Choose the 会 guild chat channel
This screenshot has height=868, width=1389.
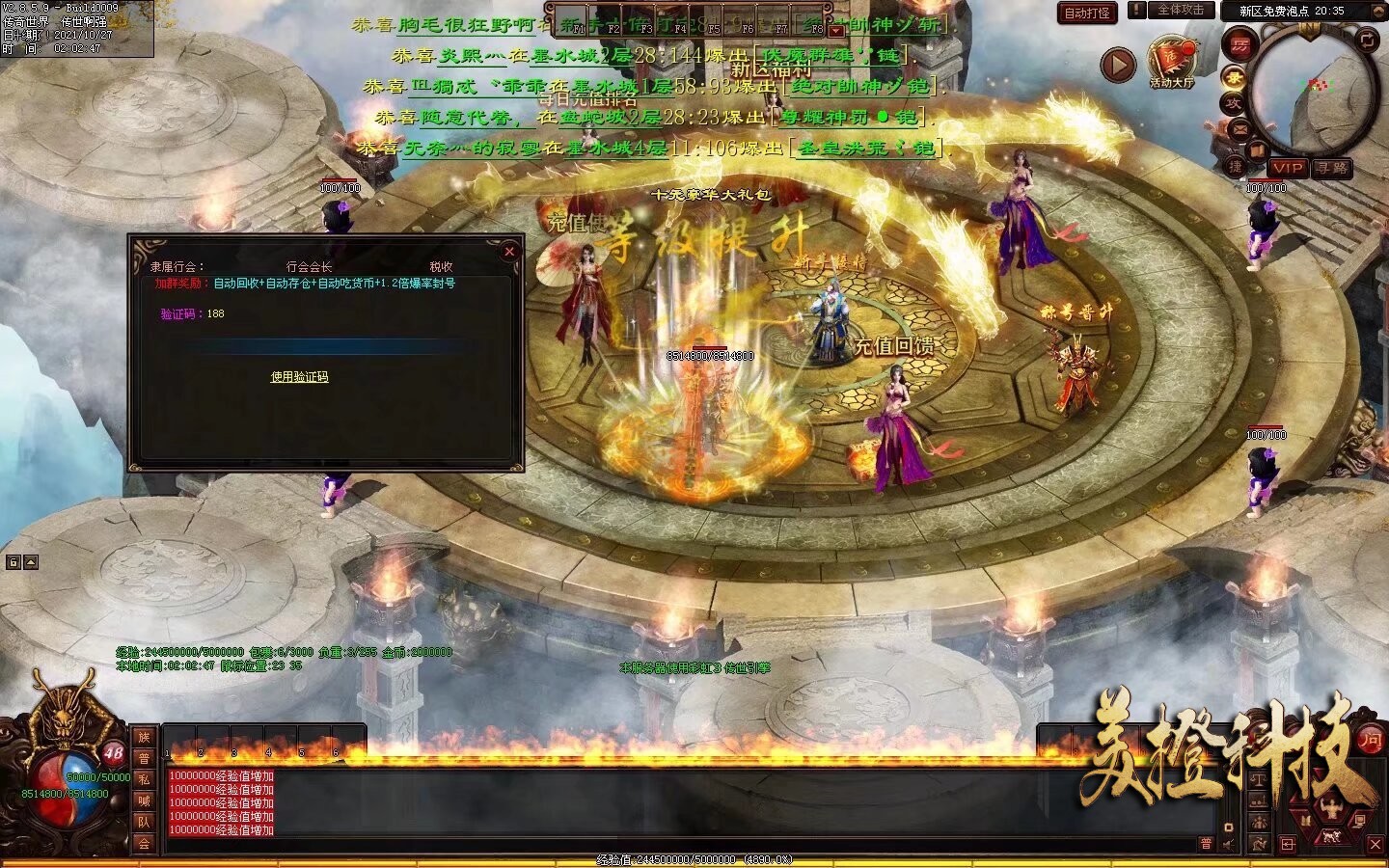click(x=144, y=843)
